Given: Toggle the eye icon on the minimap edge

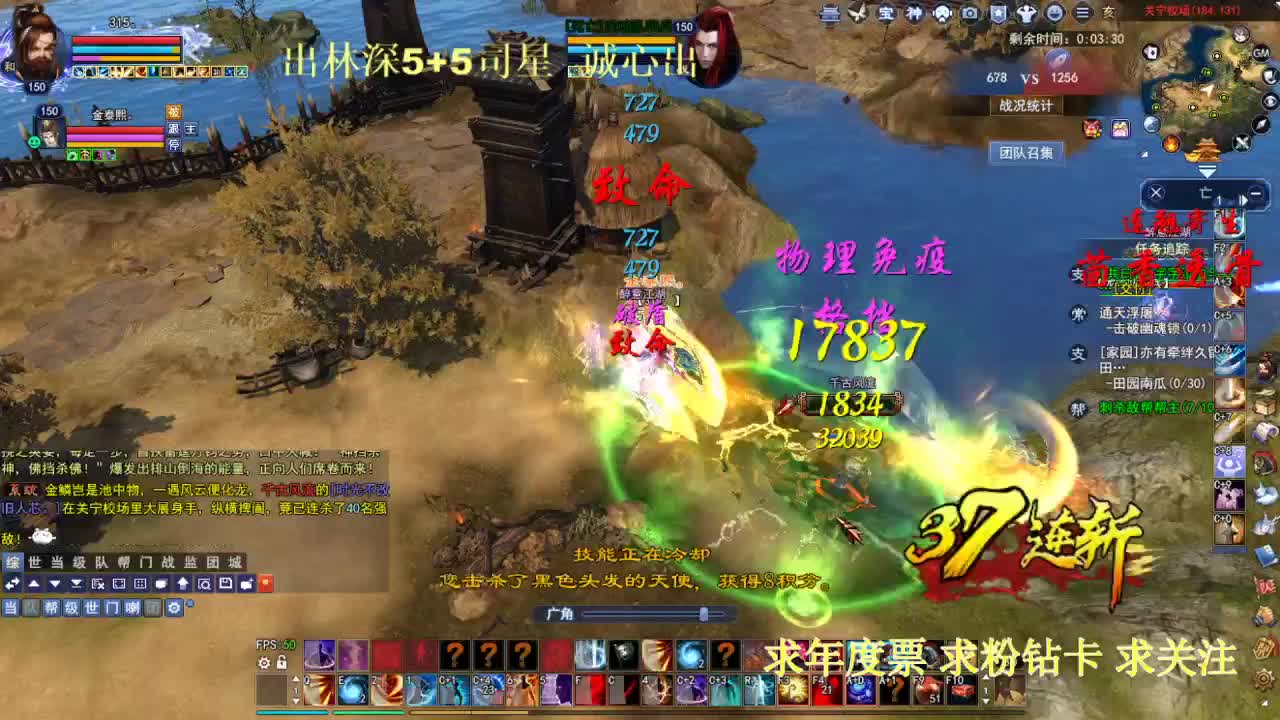Looking at the screenshot, I should click(x=1271, y=101).
